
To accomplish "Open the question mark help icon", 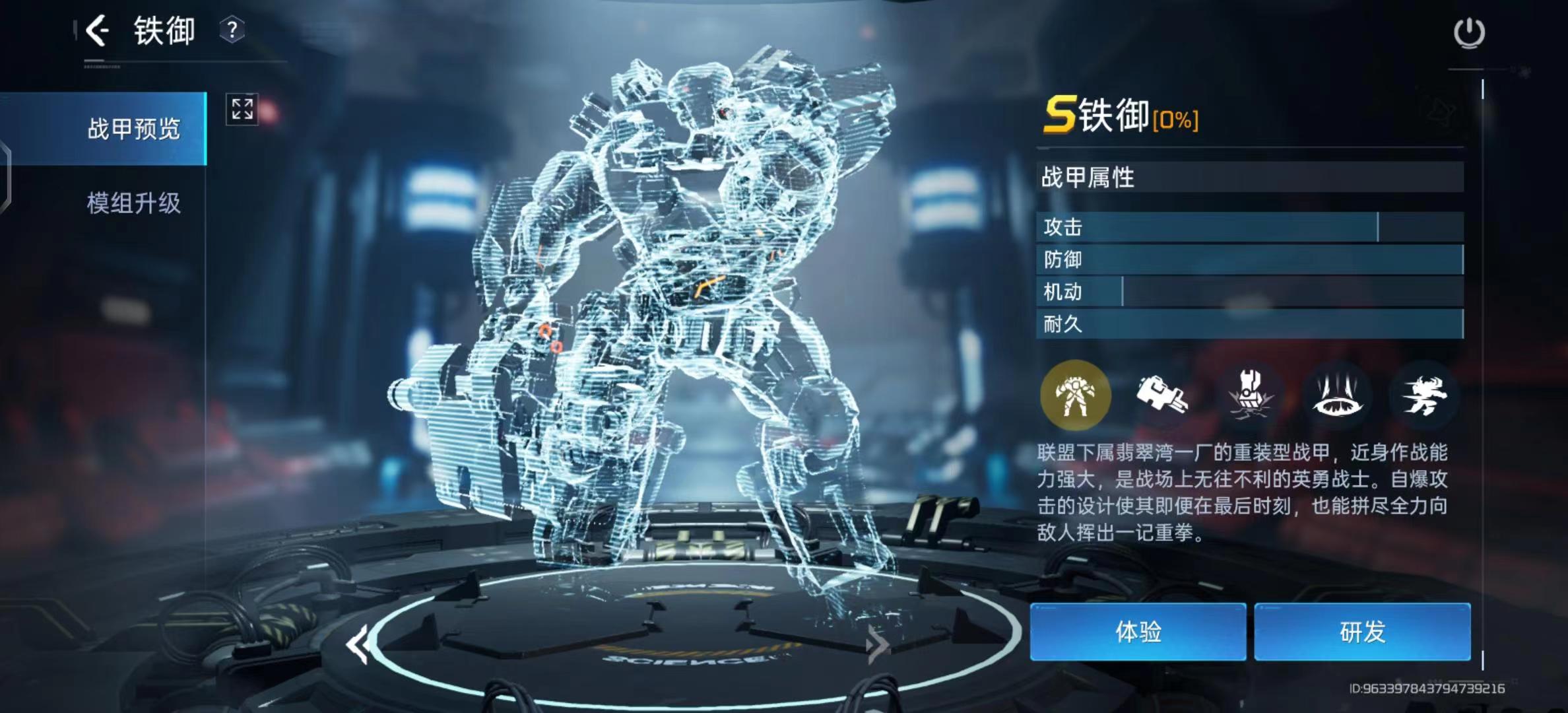I will [x=232, y=30].
